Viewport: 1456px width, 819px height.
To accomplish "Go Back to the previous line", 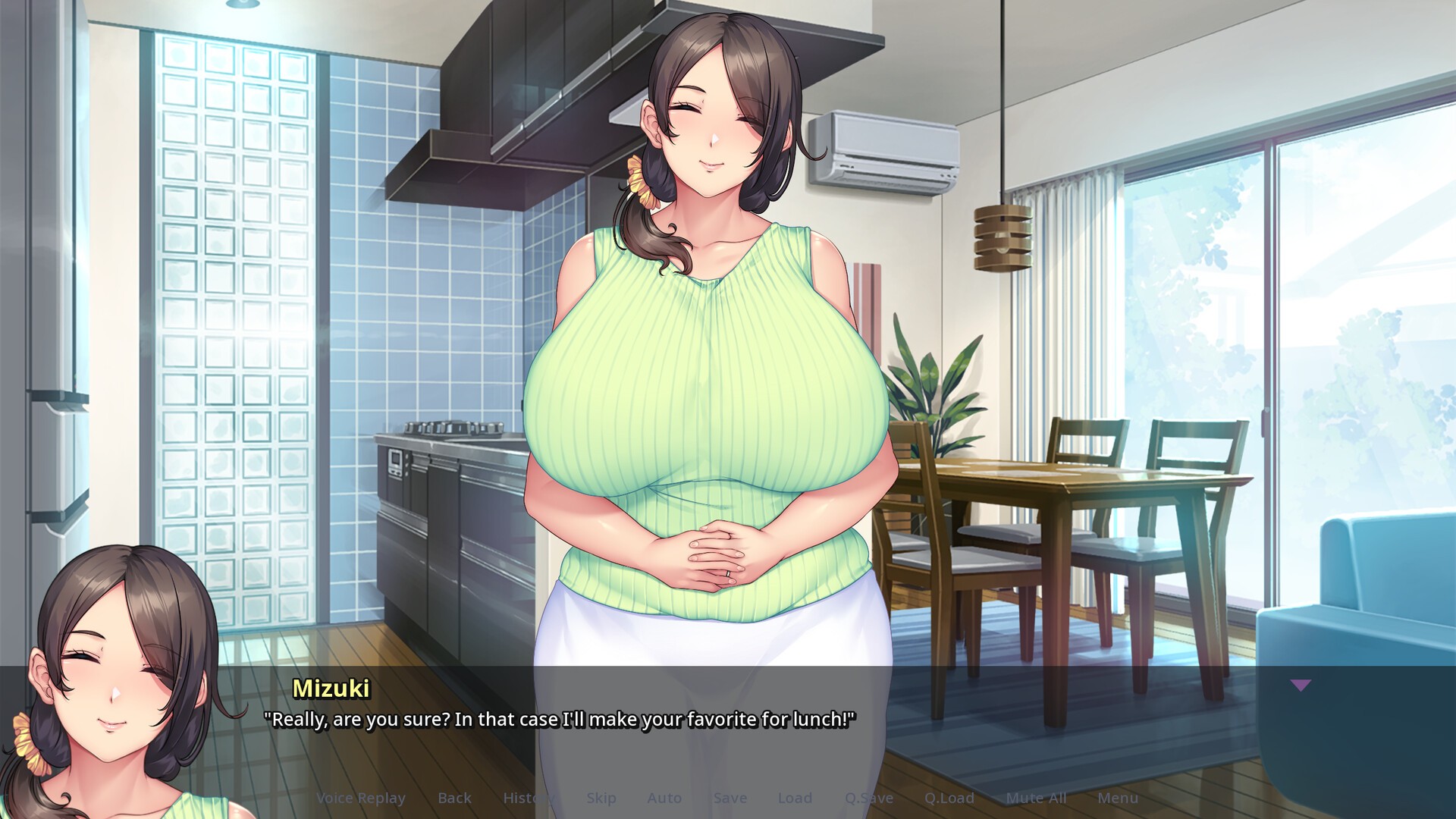I will coord(454,798).
